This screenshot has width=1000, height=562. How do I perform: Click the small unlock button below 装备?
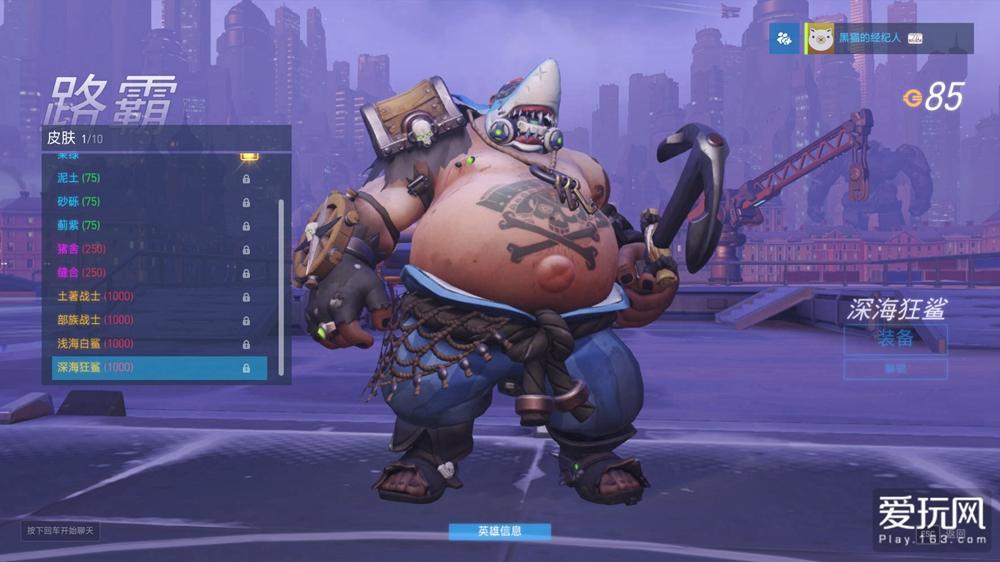895,369
